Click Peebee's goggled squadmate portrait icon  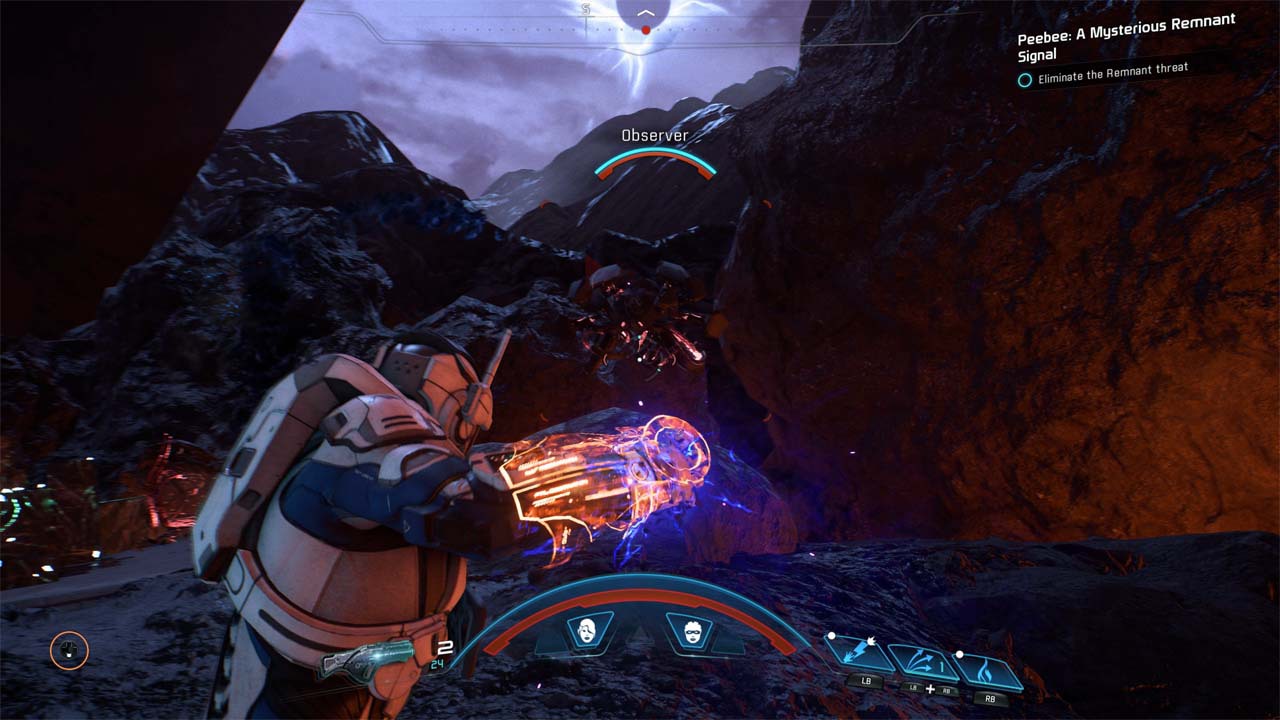tap(693, 630)
